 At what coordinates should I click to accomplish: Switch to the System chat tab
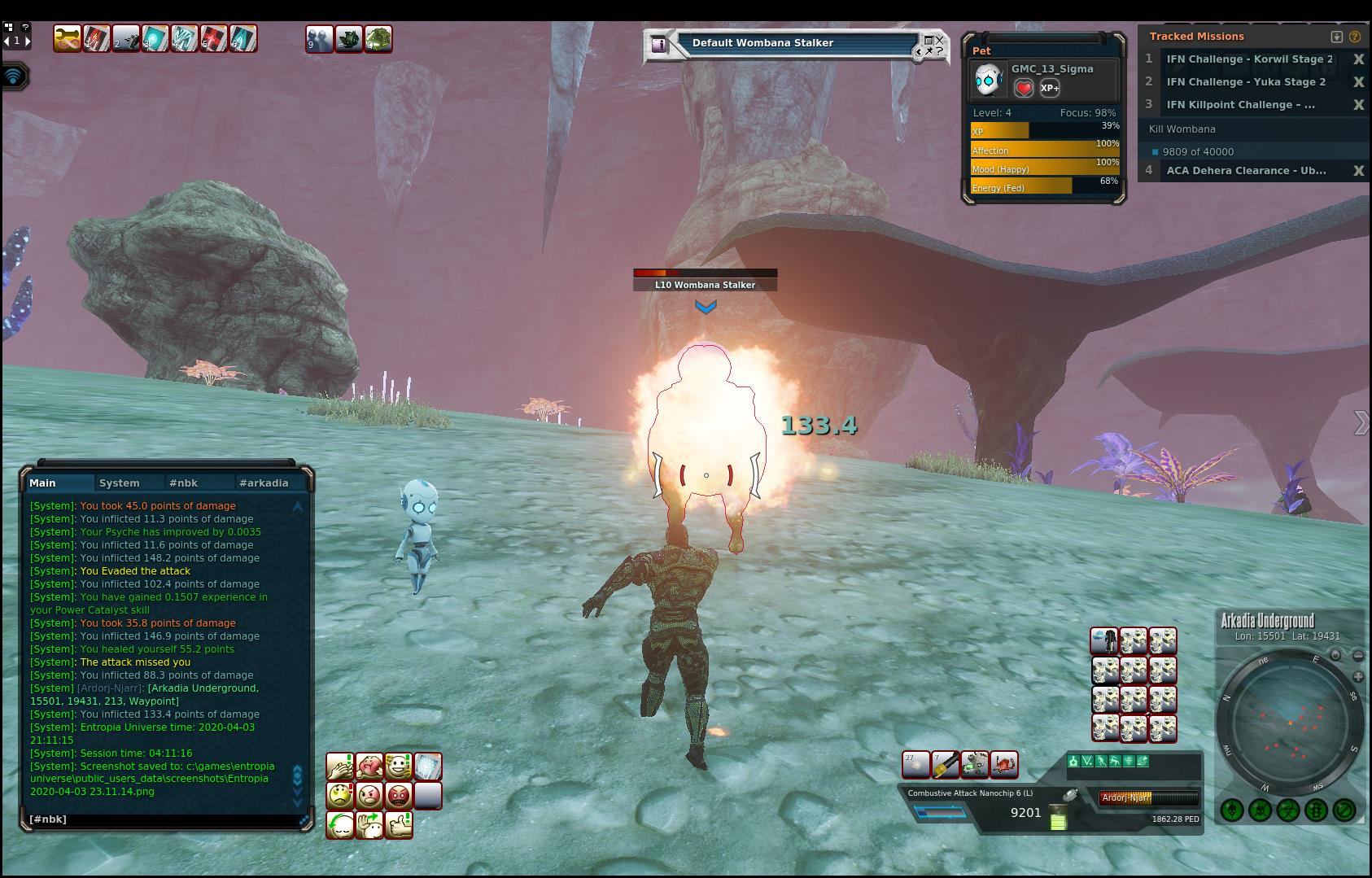pyautogui.click(x=120, y=483)
